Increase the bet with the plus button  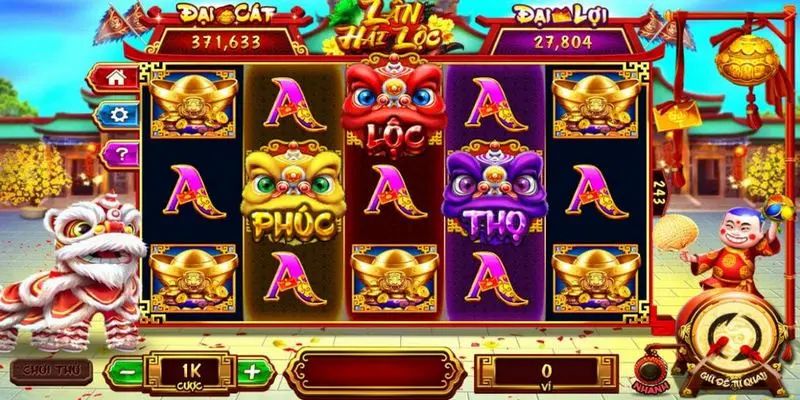252,371
